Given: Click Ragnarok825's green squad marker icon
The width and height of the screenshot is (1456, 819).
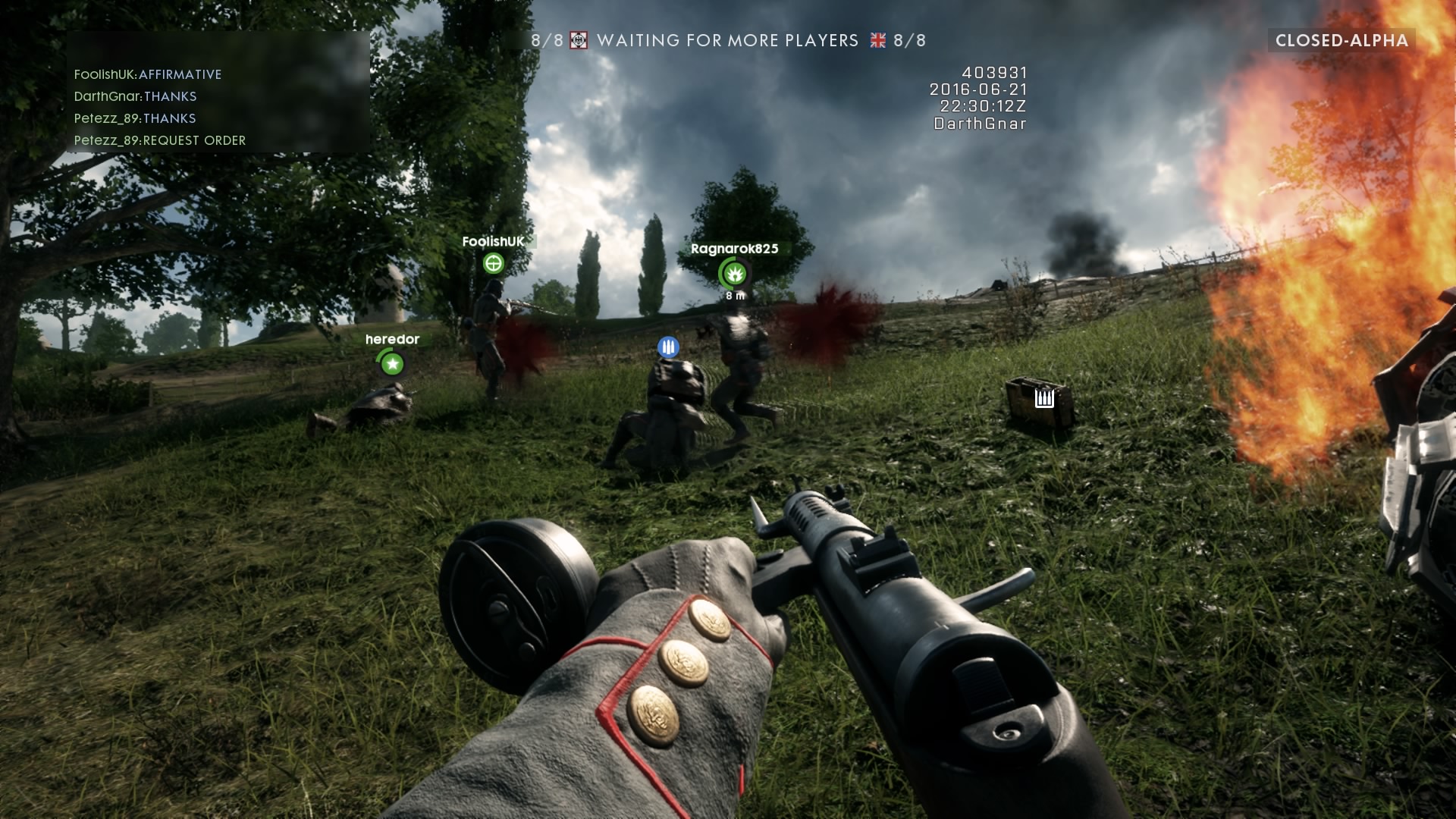Looking at the screenshot, I should [x=733, y=273].
